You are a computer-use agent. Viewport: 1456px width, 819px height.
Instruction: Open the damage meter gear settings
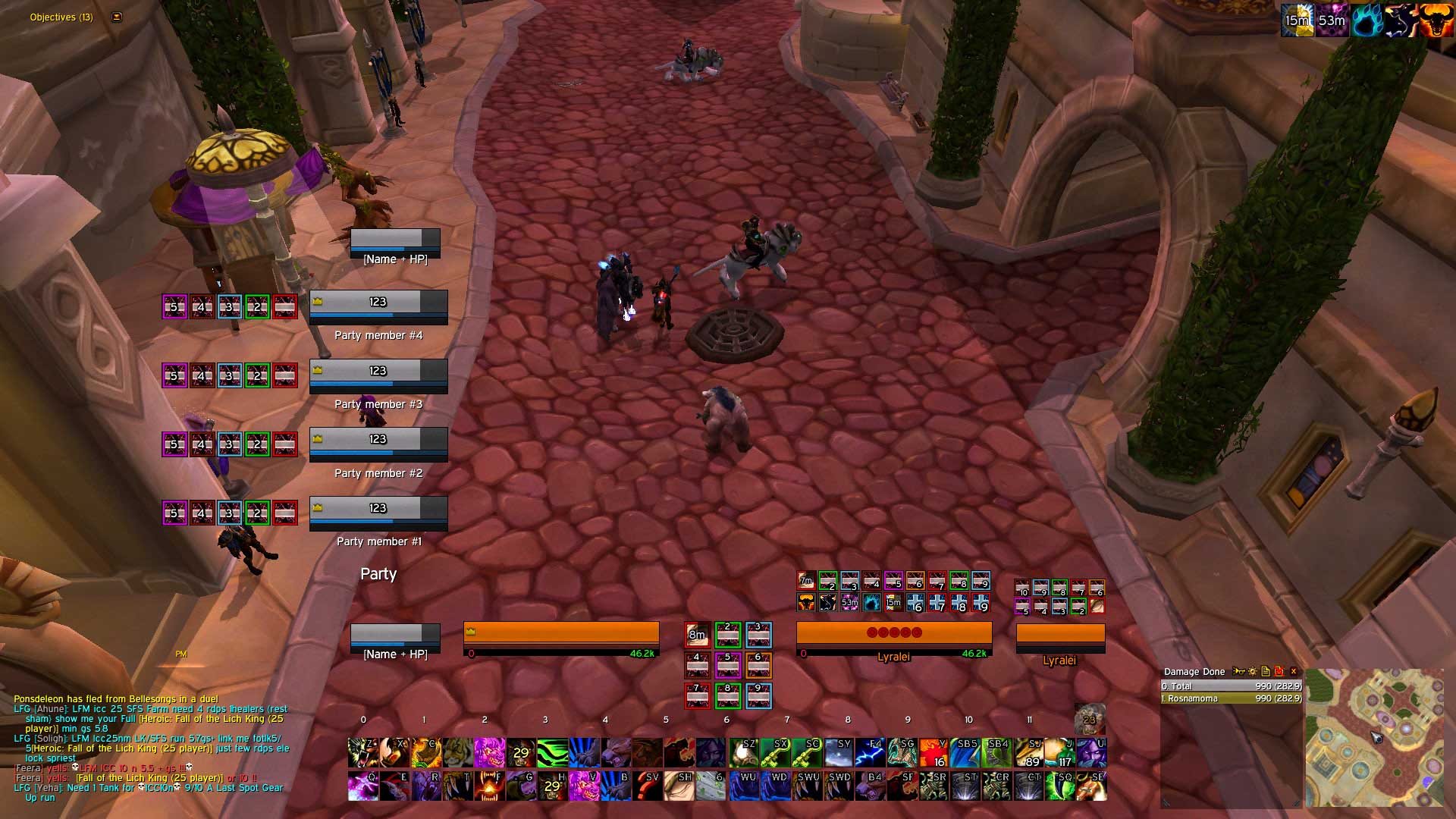pyautogui.click(x=1252, y=671)
